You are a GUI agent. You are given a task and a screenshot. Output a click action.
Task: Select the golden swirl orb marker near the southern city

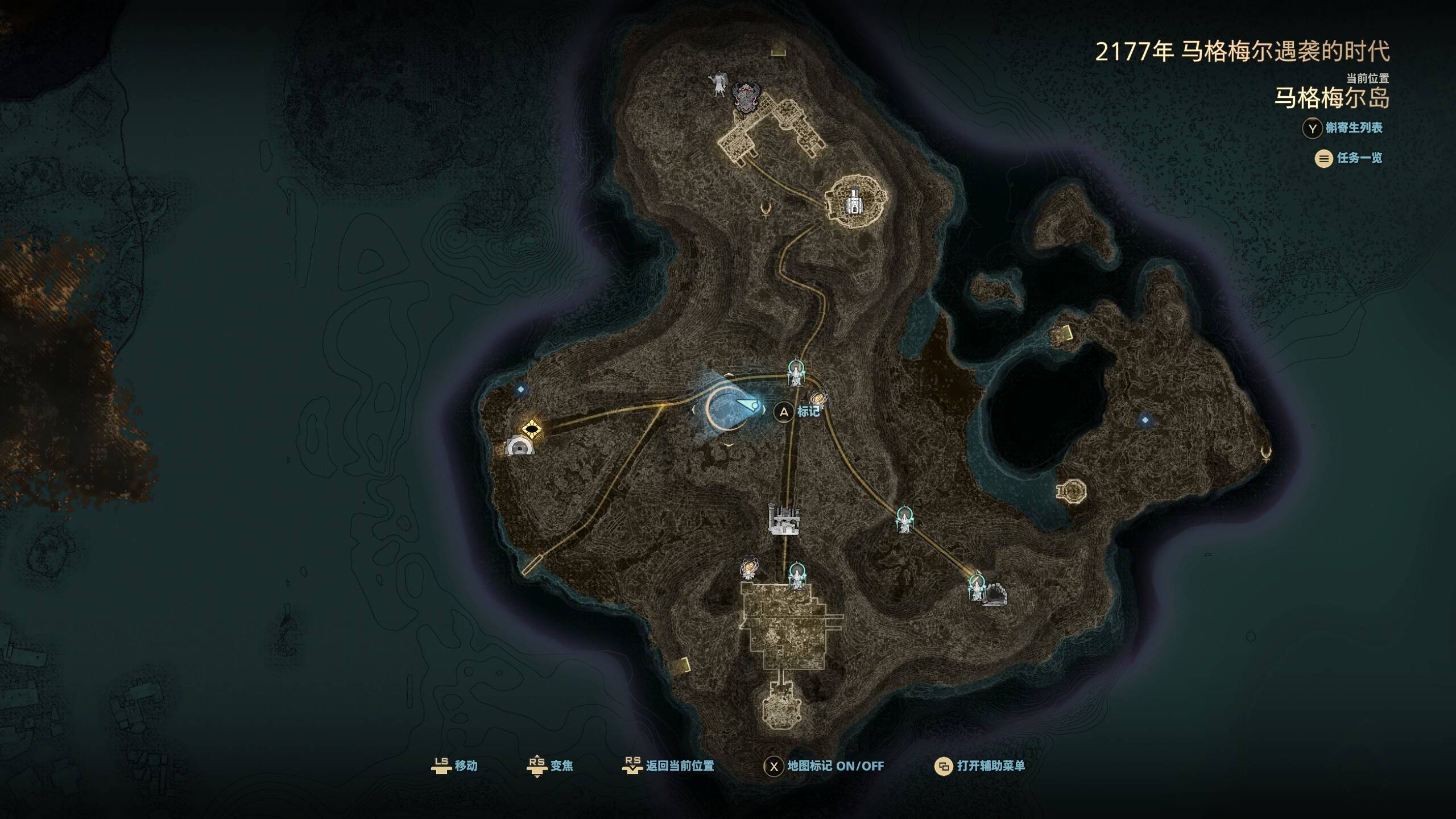[749, 568]
